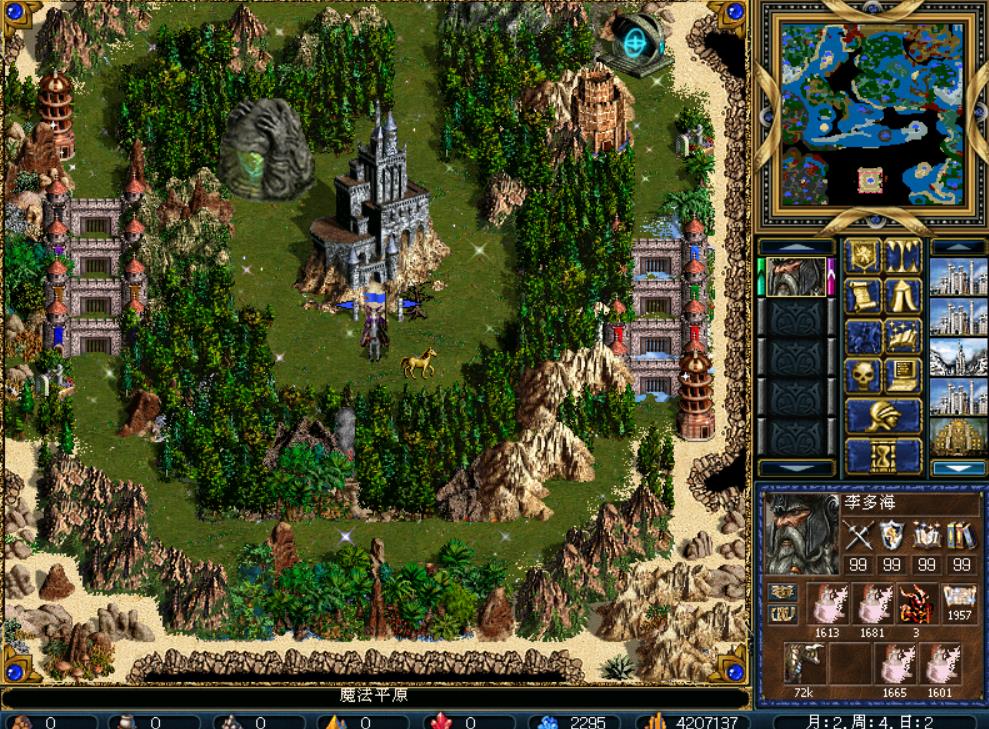Screen dimensions: 989x729
Task: Open the Kingdom Overview lion-shield button
Action: pos(863,257)
